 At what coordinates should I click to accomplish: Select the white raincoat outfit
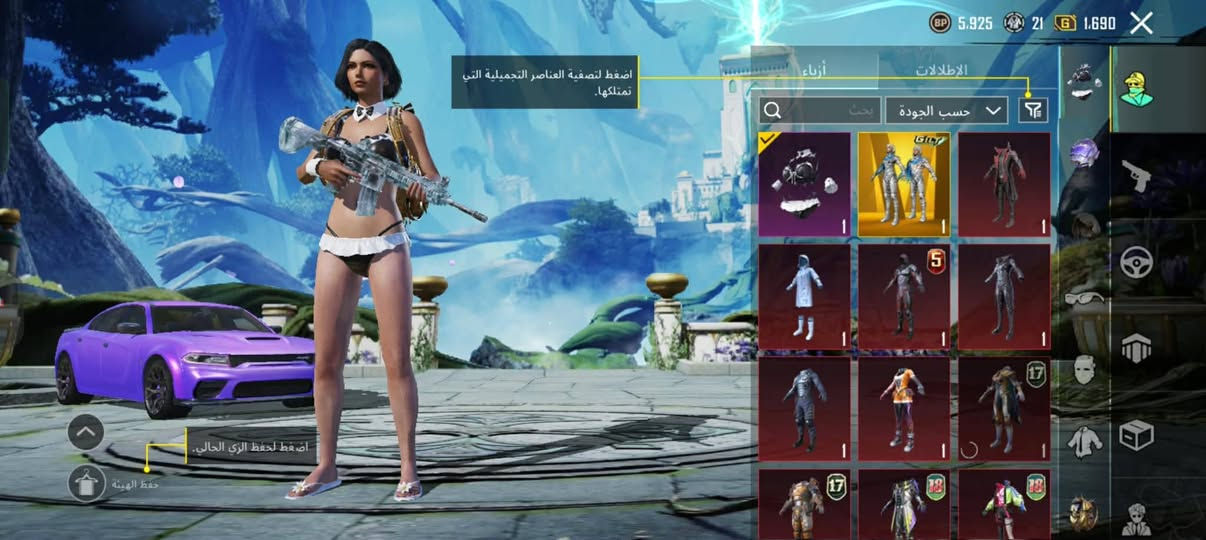click(x=805, y=297)
